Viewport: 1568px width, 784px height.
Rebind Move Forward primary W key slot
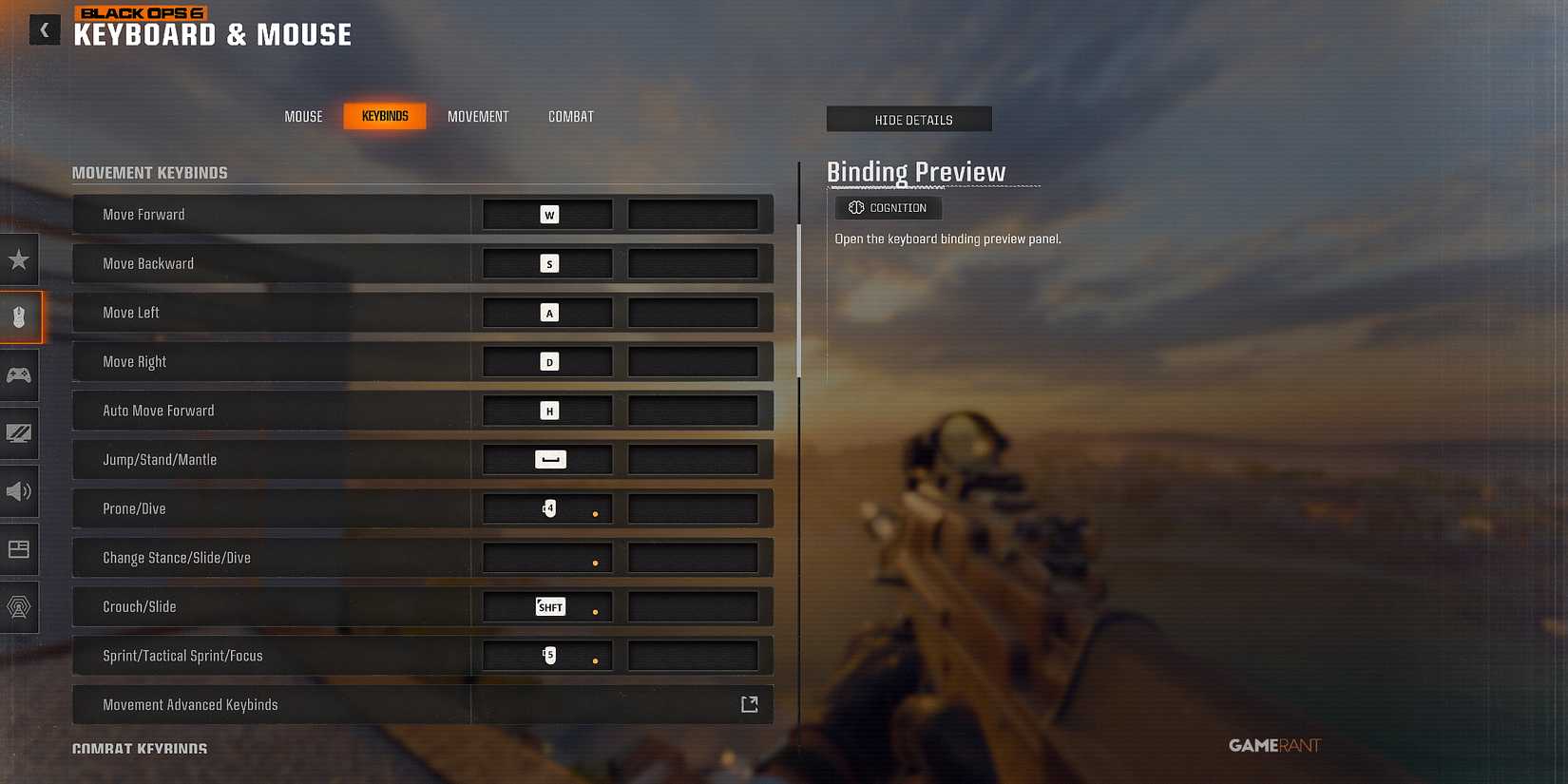pyautogui.click(x=546, y=214)
